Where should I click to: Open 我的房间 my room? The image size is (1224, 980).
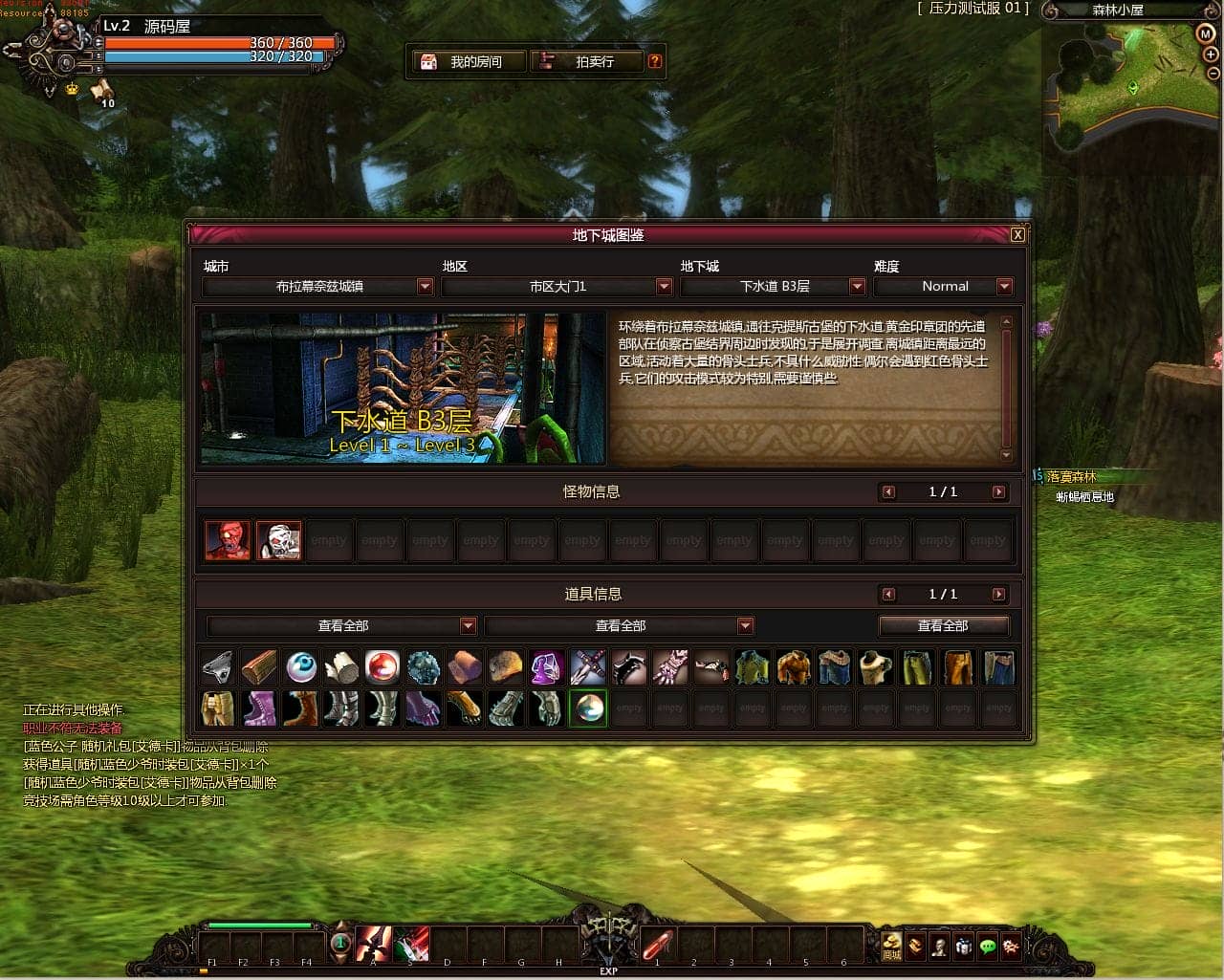pyautogui.click(x=468, y=62)
